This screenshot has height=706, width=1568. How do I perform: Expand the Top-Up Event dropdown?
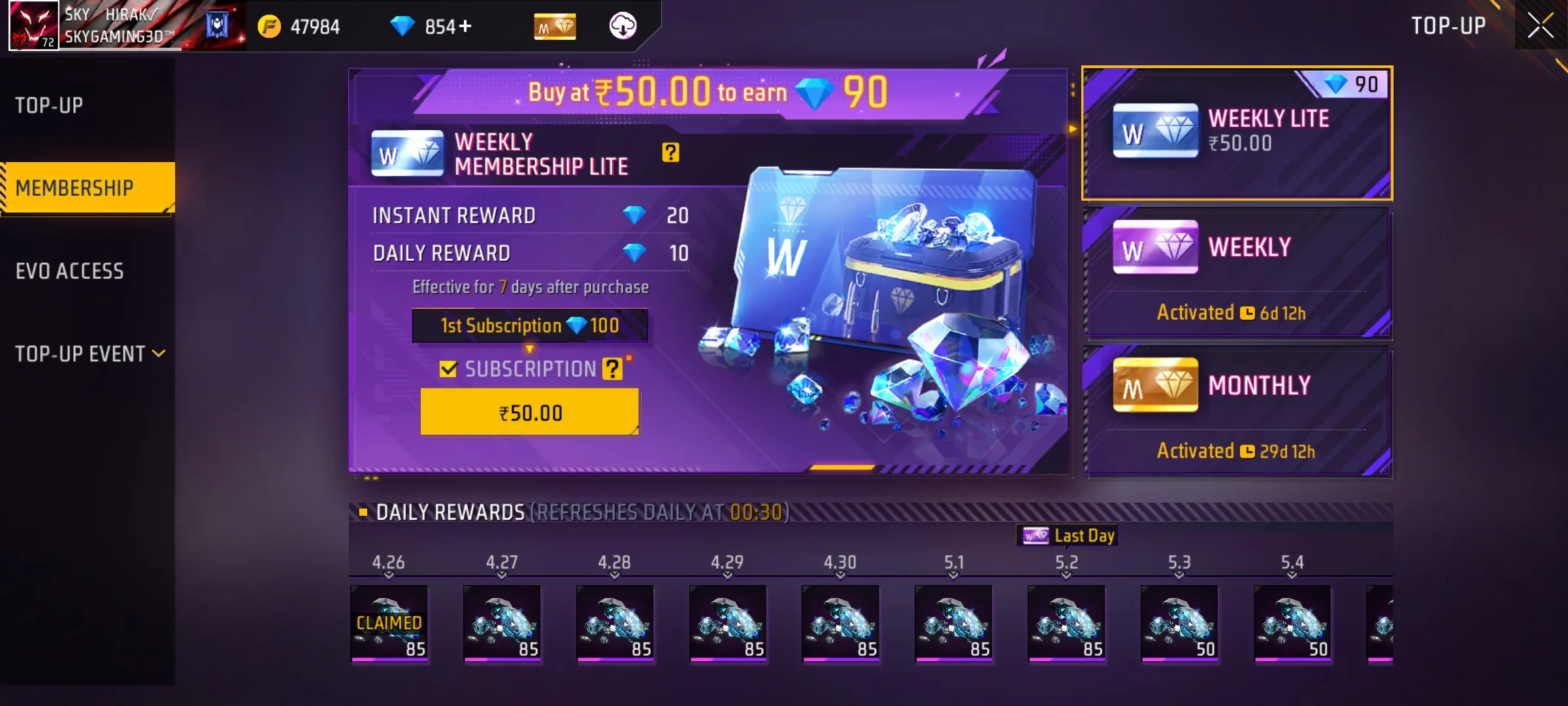[90, 354]
